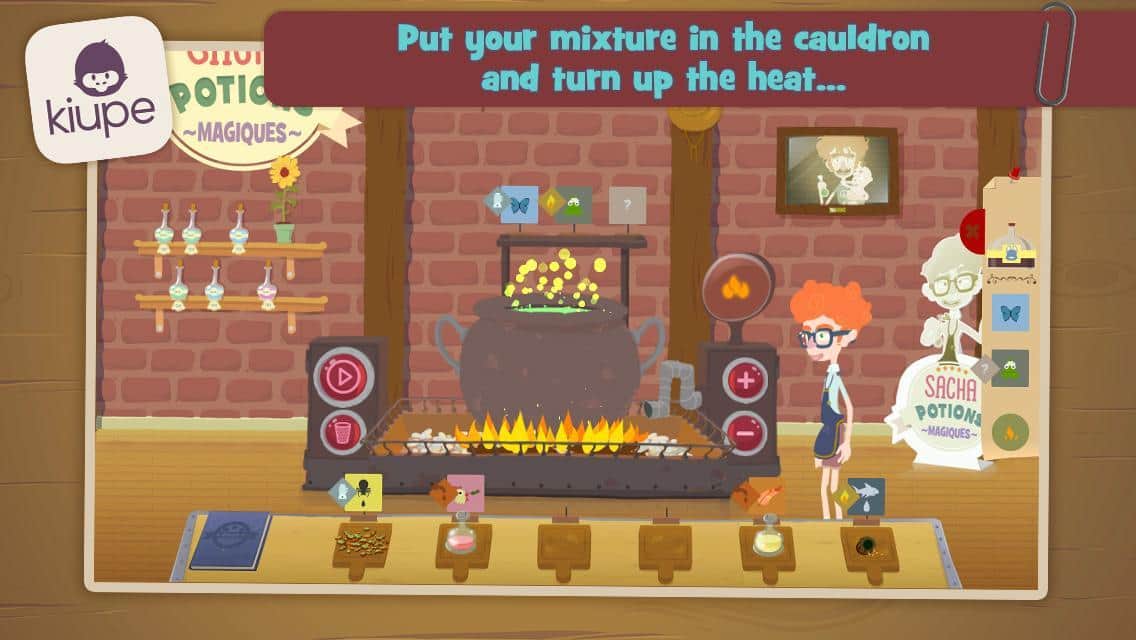Select the flame step on the recipe scroll
This screenshot has width=1136, height=640.
click(x=1010, y=432)
